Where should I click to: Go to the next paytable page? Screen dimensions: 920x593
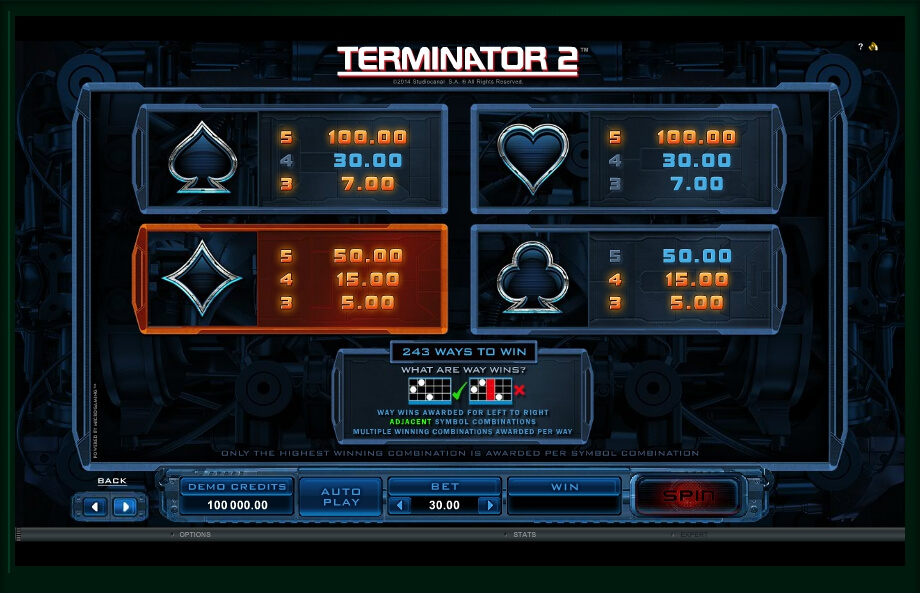click(124, 506)
